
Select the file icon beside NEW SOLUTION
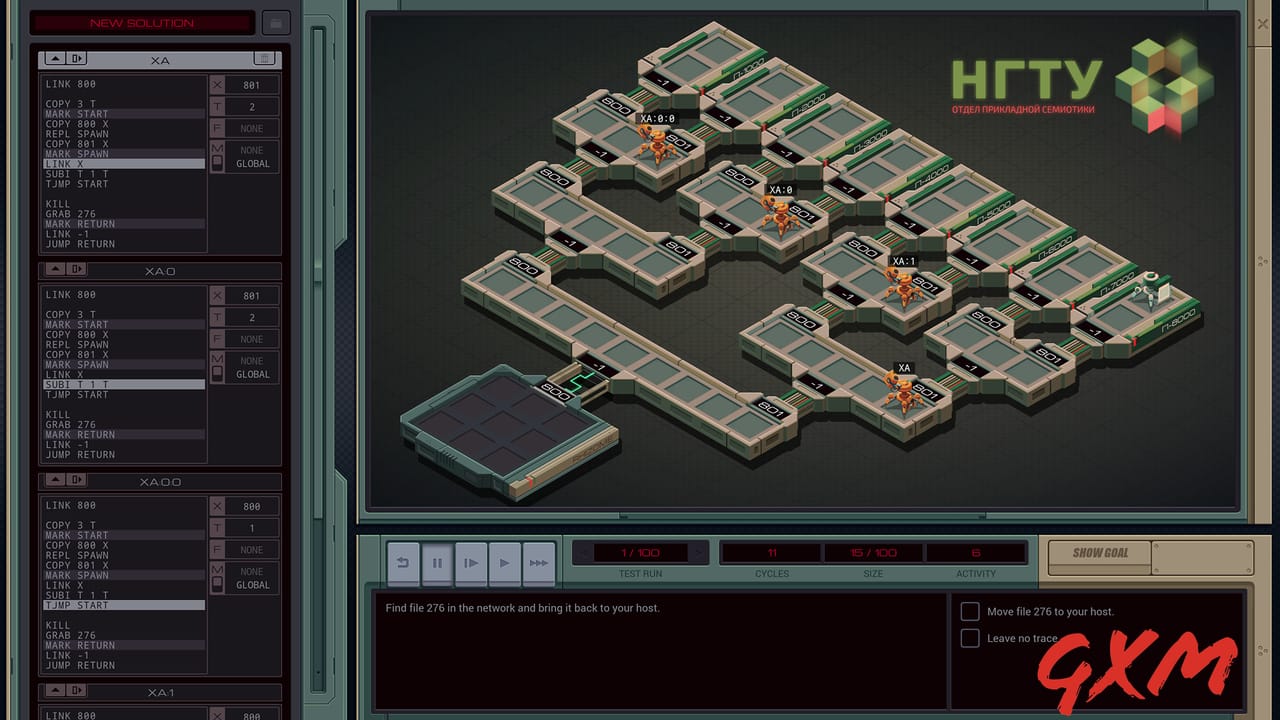point(275,22)
